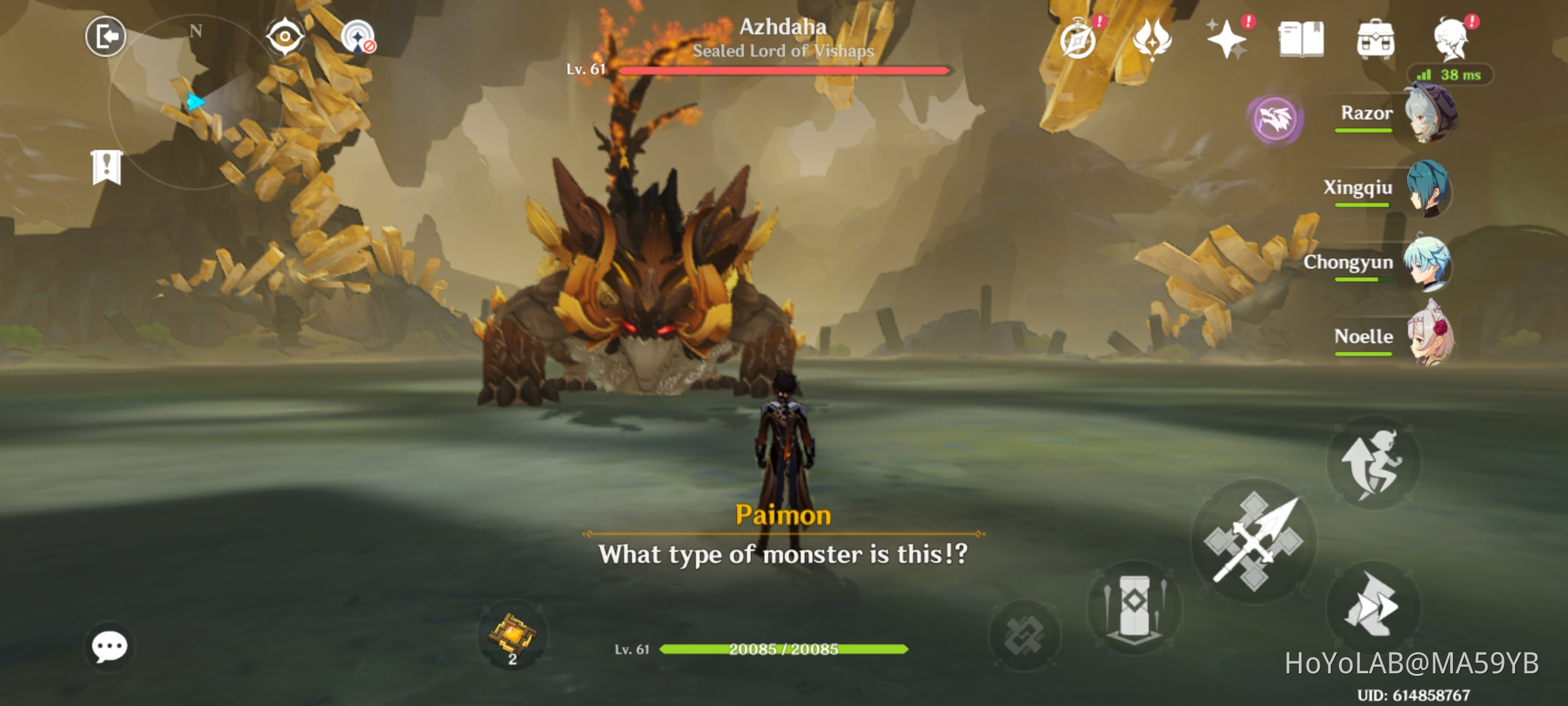The image size is (1568, 706).
Task: Tap the exit door icon top-left
Action: (105, 36)
